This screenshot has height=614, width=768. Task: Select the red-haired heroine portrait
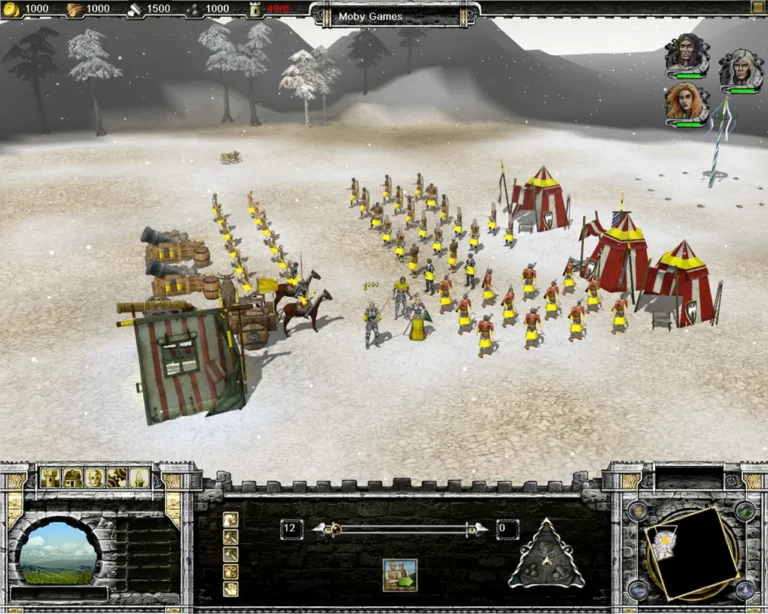point(685,103)
